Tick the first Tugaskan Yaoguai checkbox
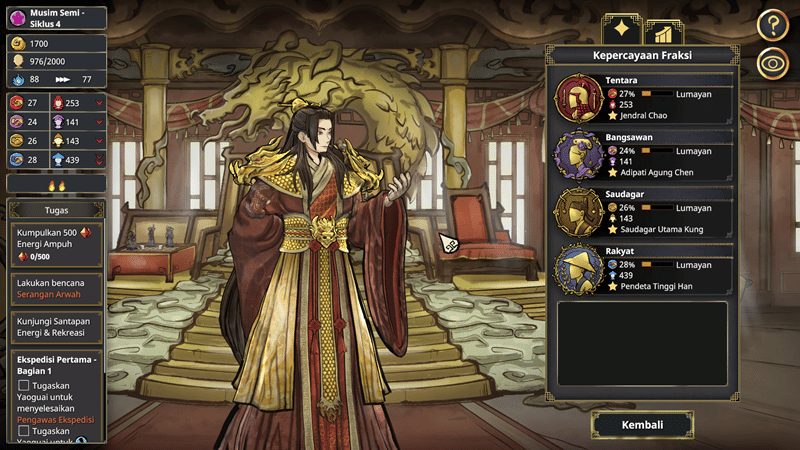 (x=24, y=385)
